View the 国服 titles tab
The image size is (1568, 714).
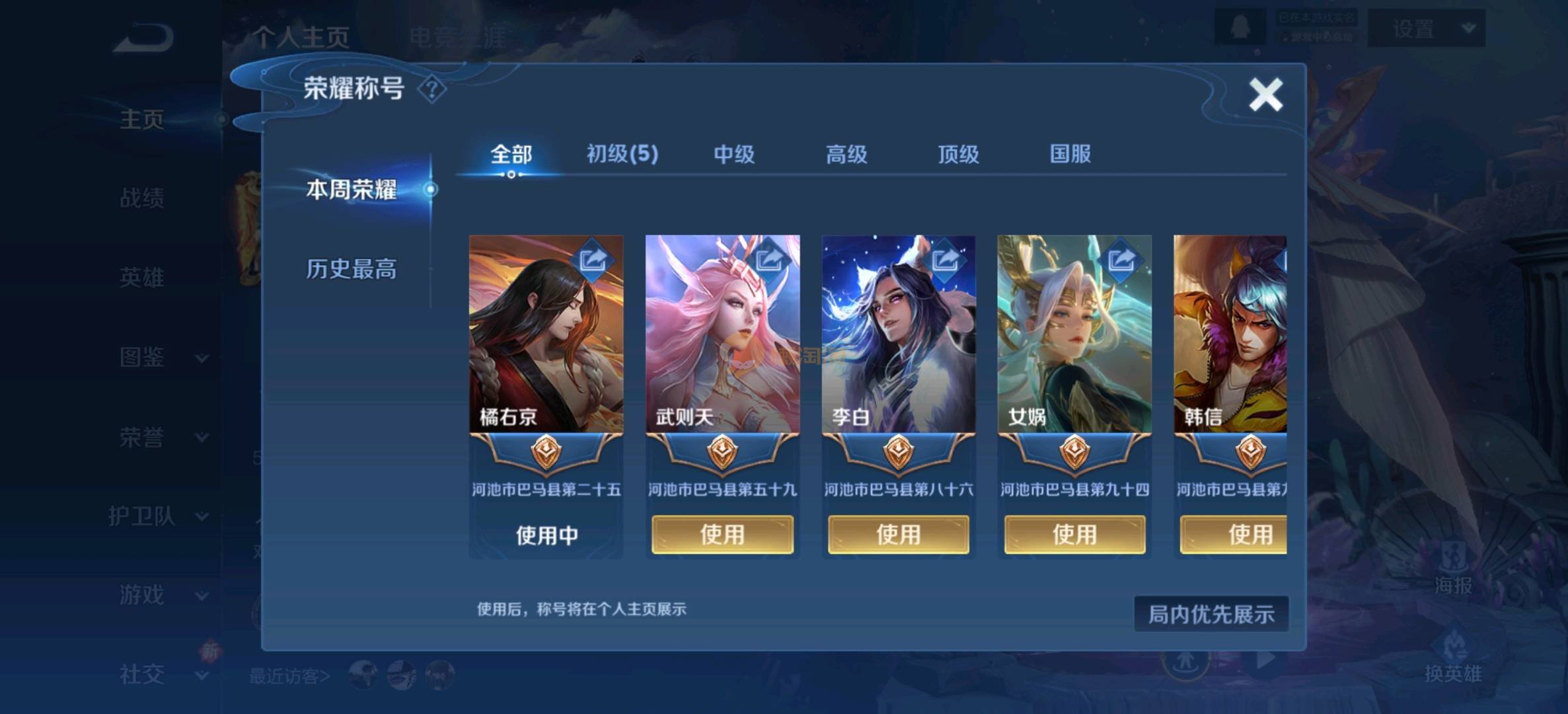[x=1070, y=155]
